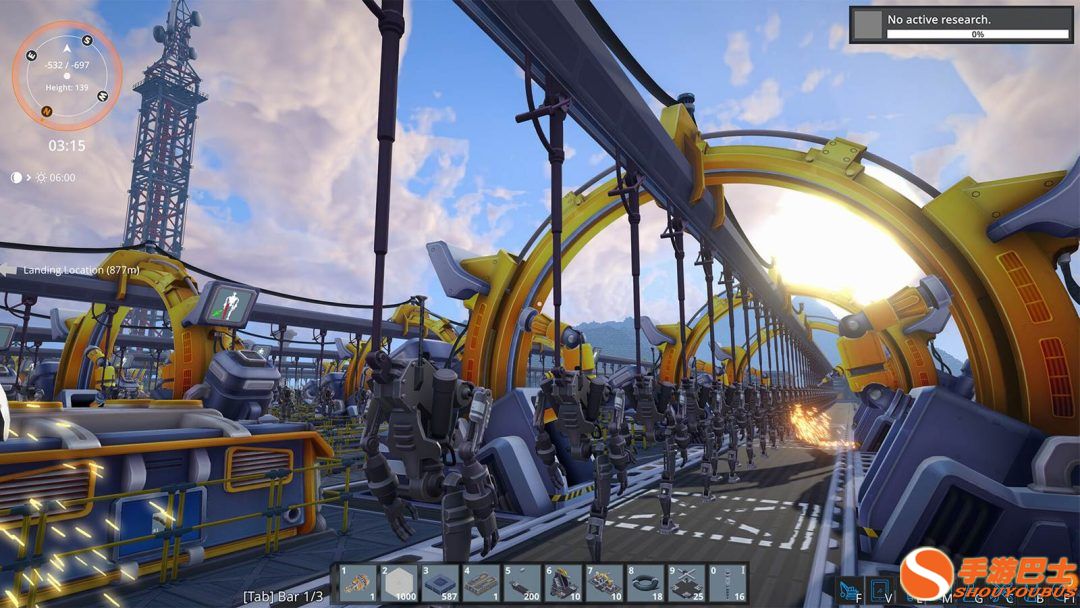This screenshot has width=1080, height=608.
Task: Click the circular compass in the corner
Action: coord(67,75)
